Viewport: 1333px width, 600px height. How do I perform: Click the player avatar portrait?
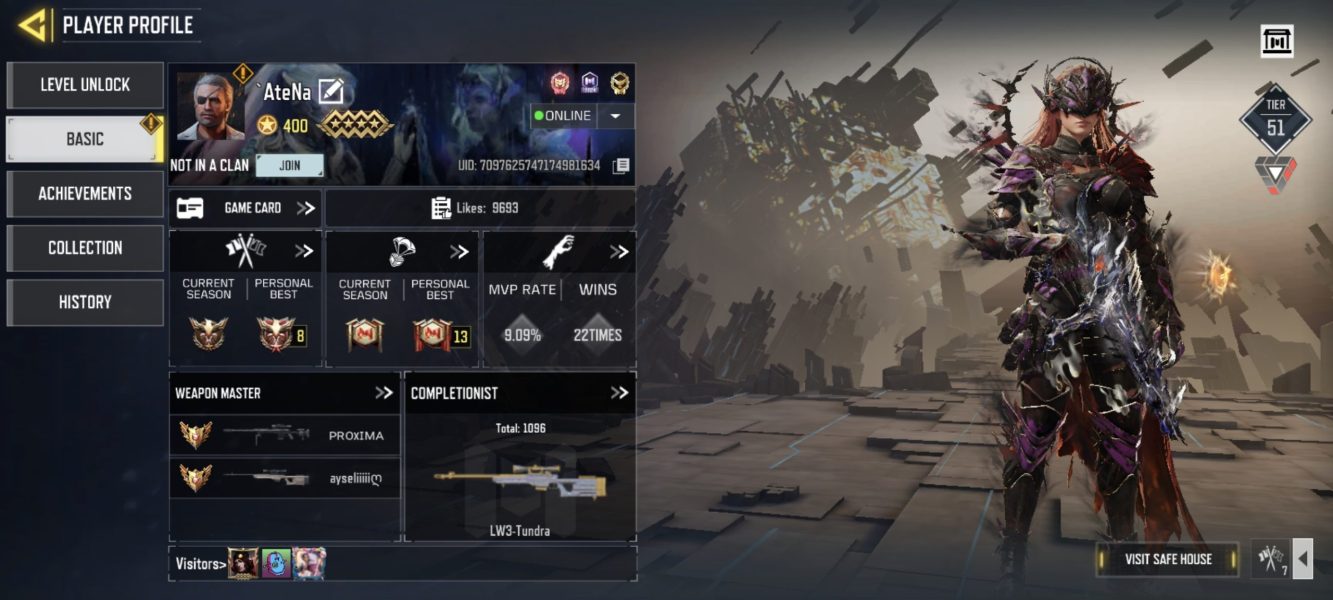(x=211, y=108)
